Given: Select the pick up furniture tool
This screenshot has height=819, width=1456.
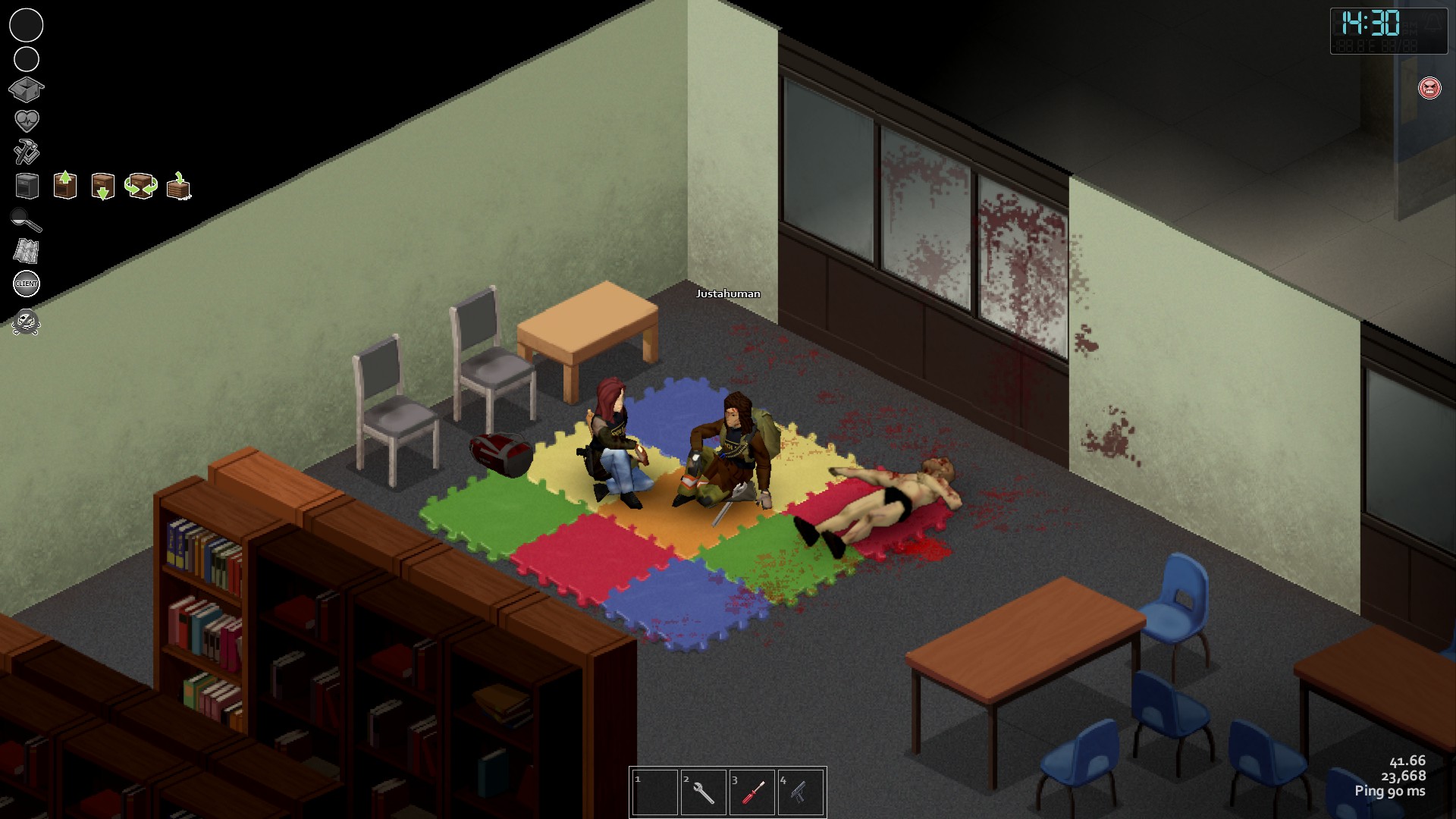Looking at the screenshot, I should pyautogui.click(x=65, y=185).
